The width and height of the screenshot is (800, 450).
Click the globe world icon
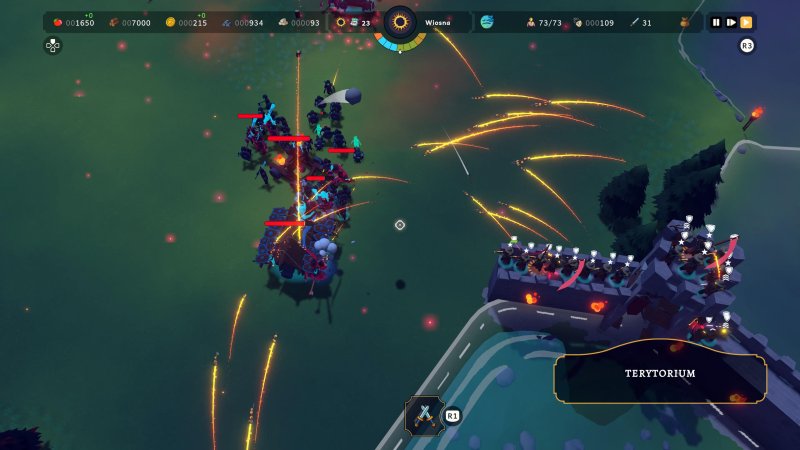pyautogui.click(x=488, y=22)
